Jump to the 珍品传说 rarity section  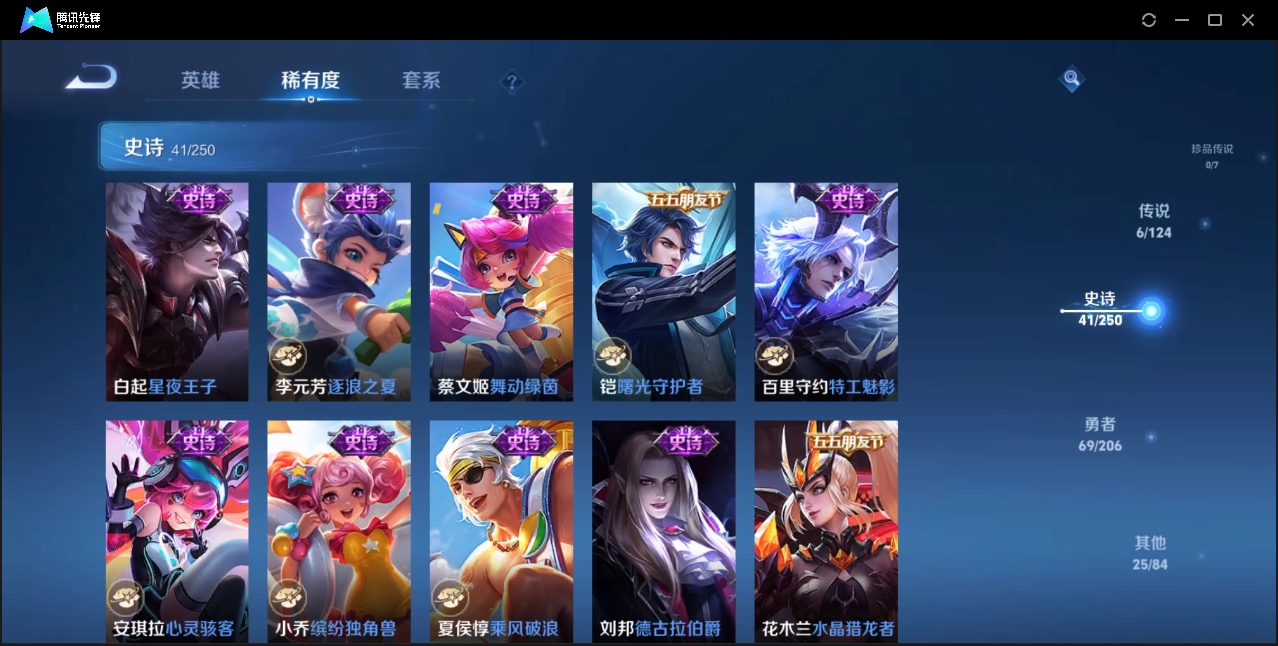coord(1211,155)
